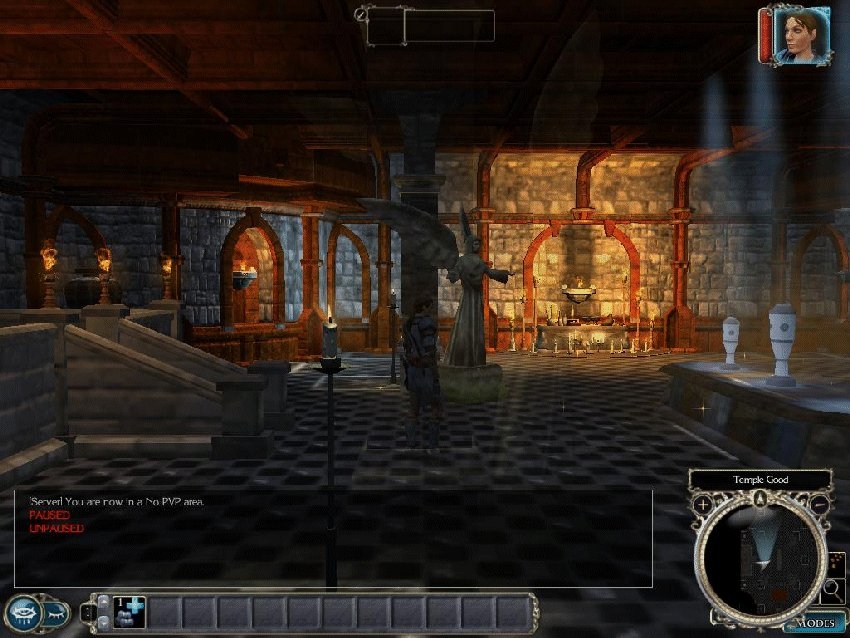The height and width of the screenshot is (638, 850).
Task: Click the small round icon on top-center frame
Action: click(x=360, y=15)
